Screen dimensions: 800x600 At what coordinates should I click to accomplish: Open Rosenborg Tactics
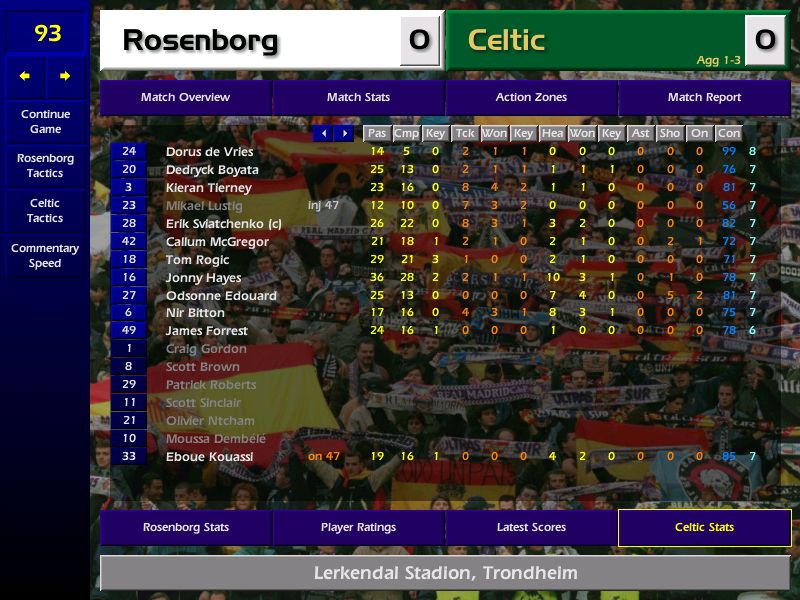coord(45,165)
